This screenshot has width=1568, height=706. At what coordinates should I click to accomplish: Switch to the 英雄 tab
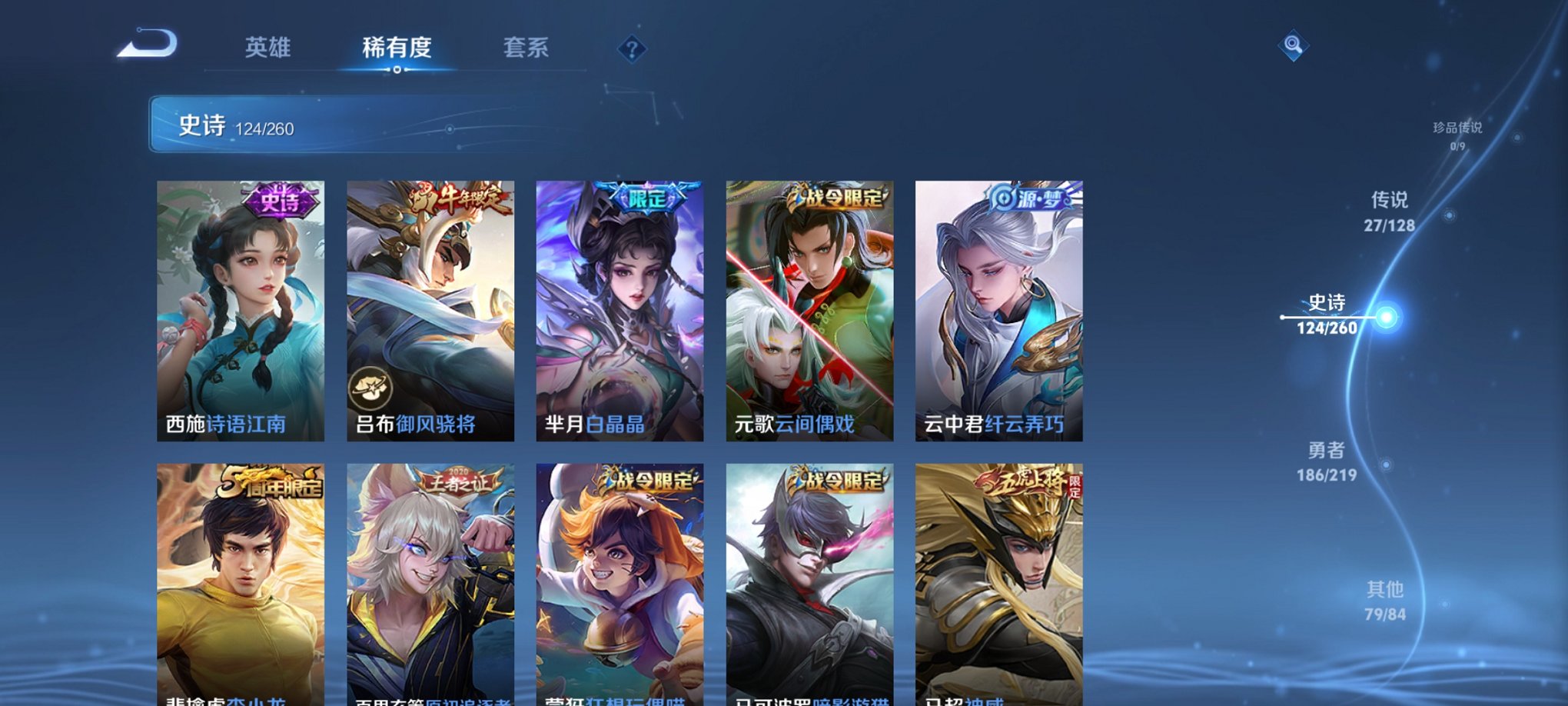pyautogui.click(x=268, y=48)
